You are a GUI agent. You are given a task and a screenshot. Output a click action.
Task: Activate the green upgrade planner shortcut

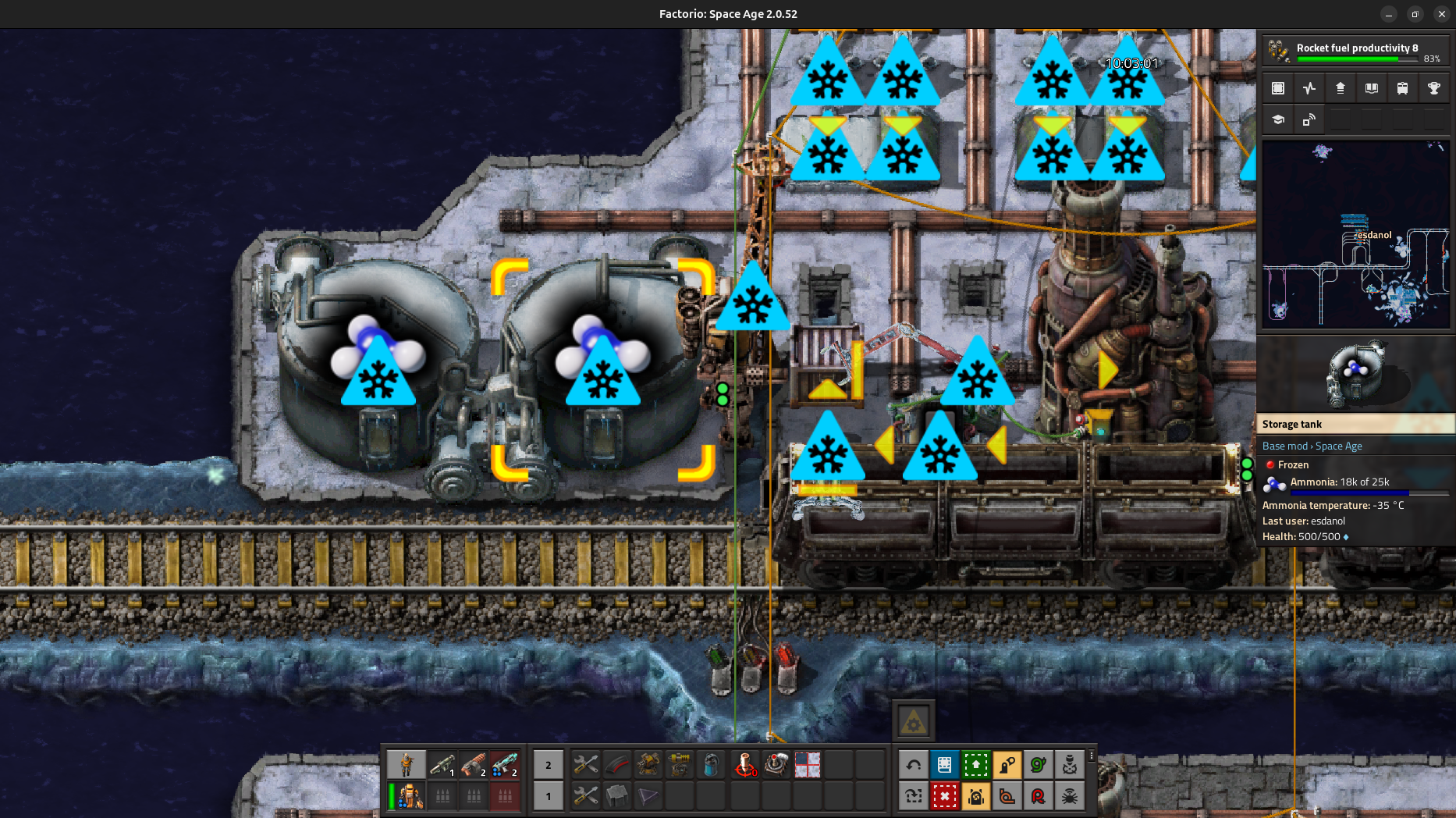coord(975,765)
